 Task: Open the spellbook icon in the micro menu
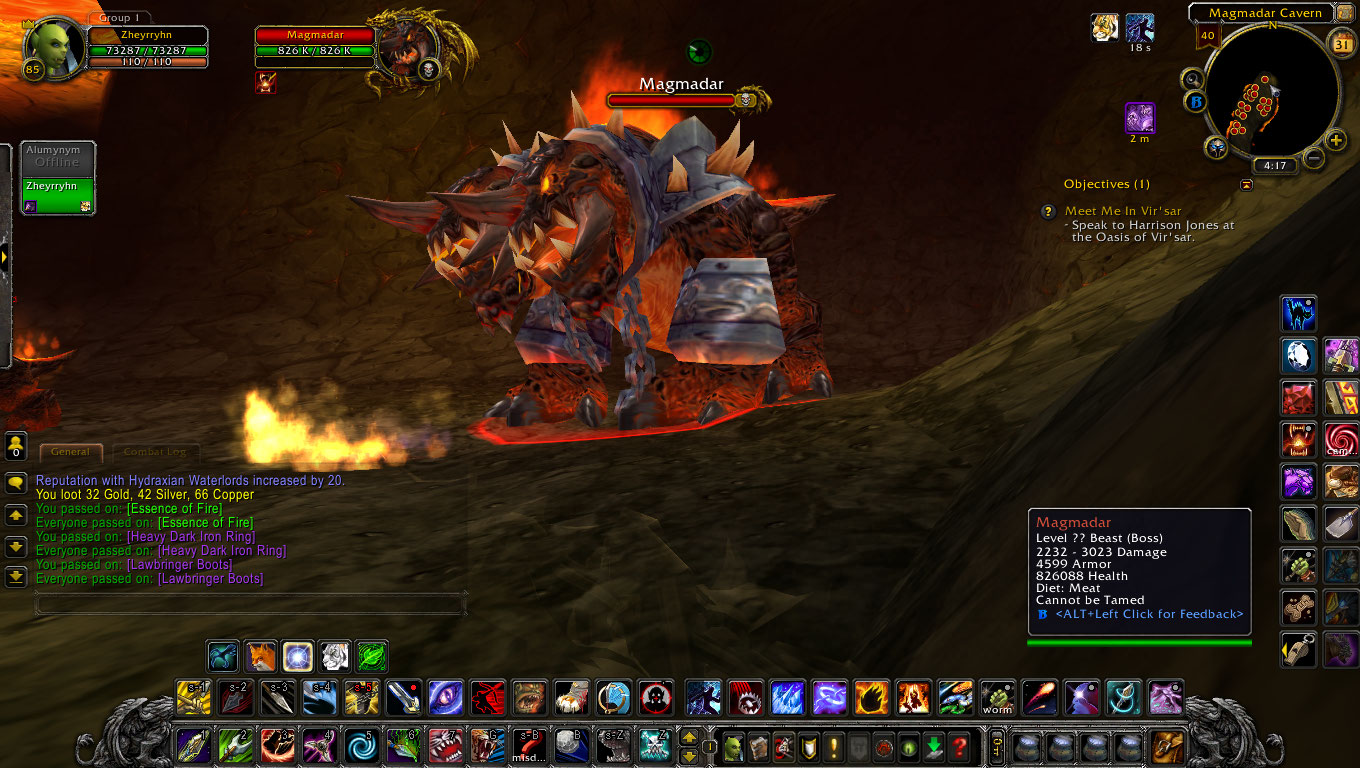click(x=758, y=746)
